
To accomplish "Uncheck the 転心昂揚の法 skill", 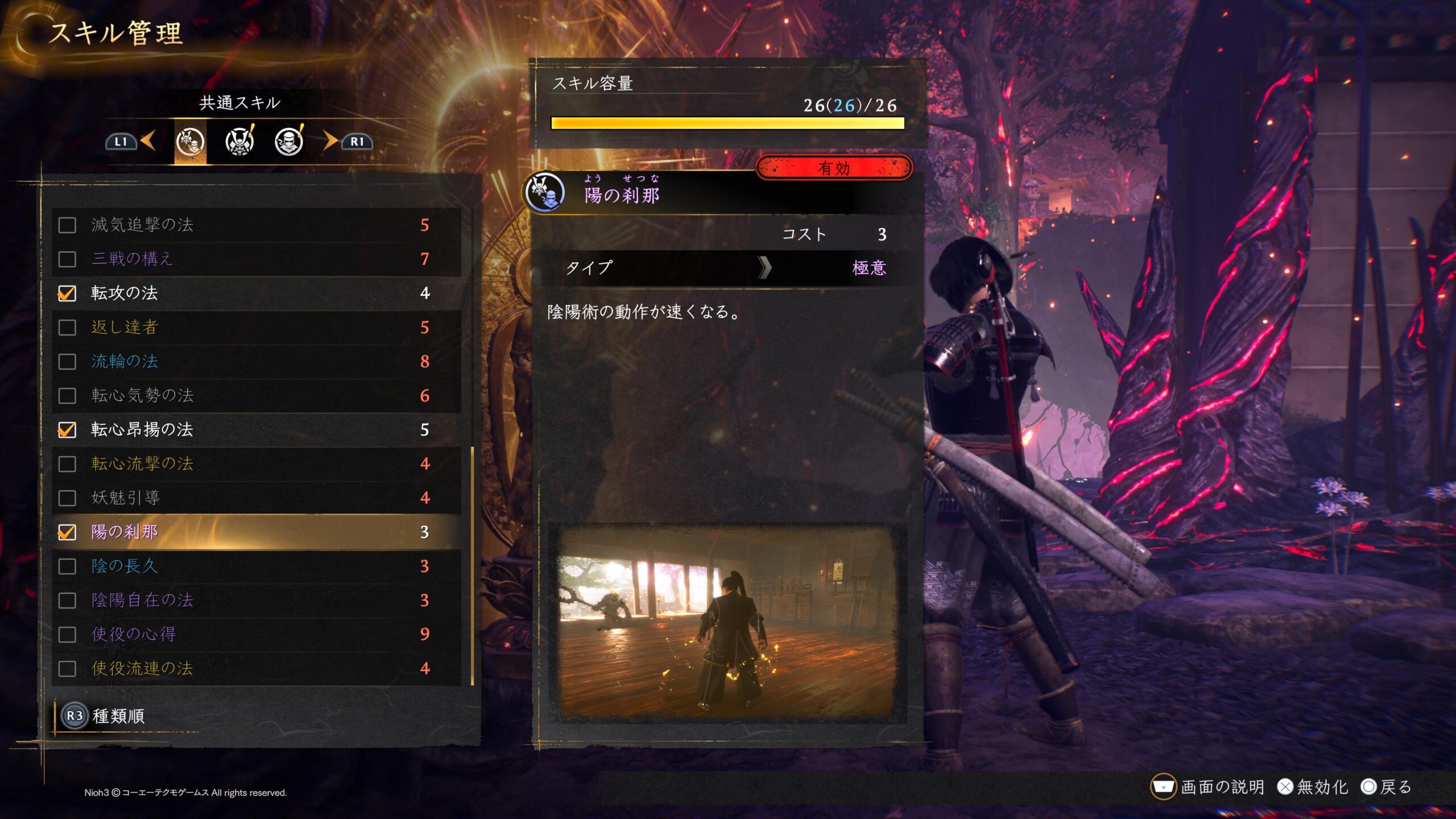I will click(x=67, y=430).
